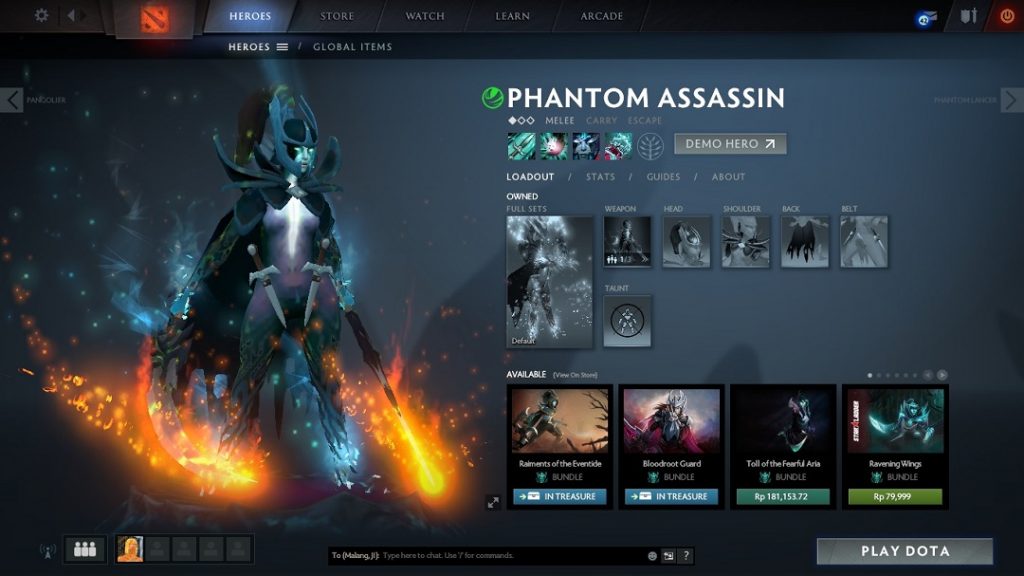Choose the Head equipment slot
This screenshot has width=1024, height=576.
(686, 242)
